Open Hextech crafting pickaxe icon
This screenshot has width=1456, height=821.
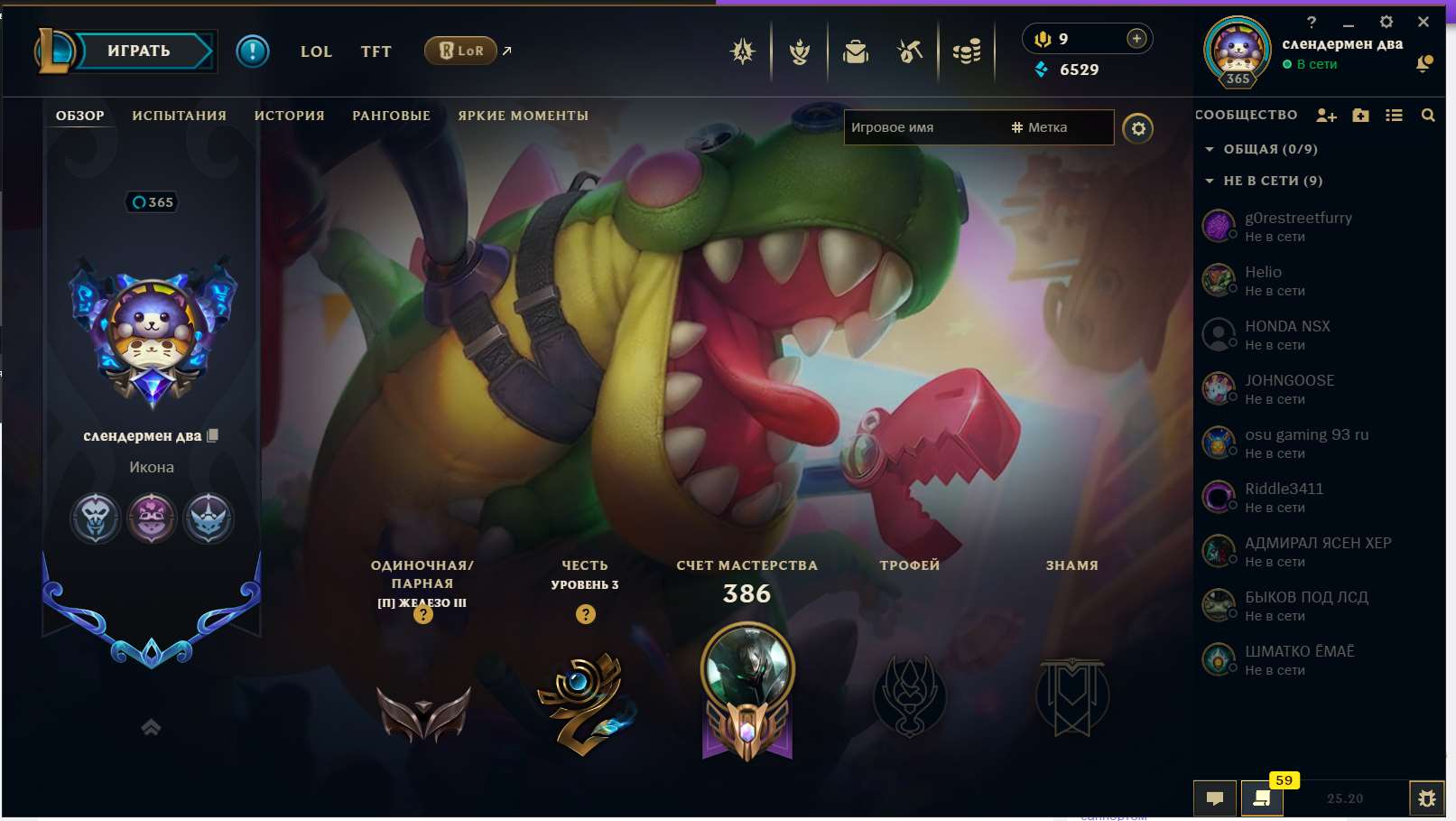(x=910, y=51)
